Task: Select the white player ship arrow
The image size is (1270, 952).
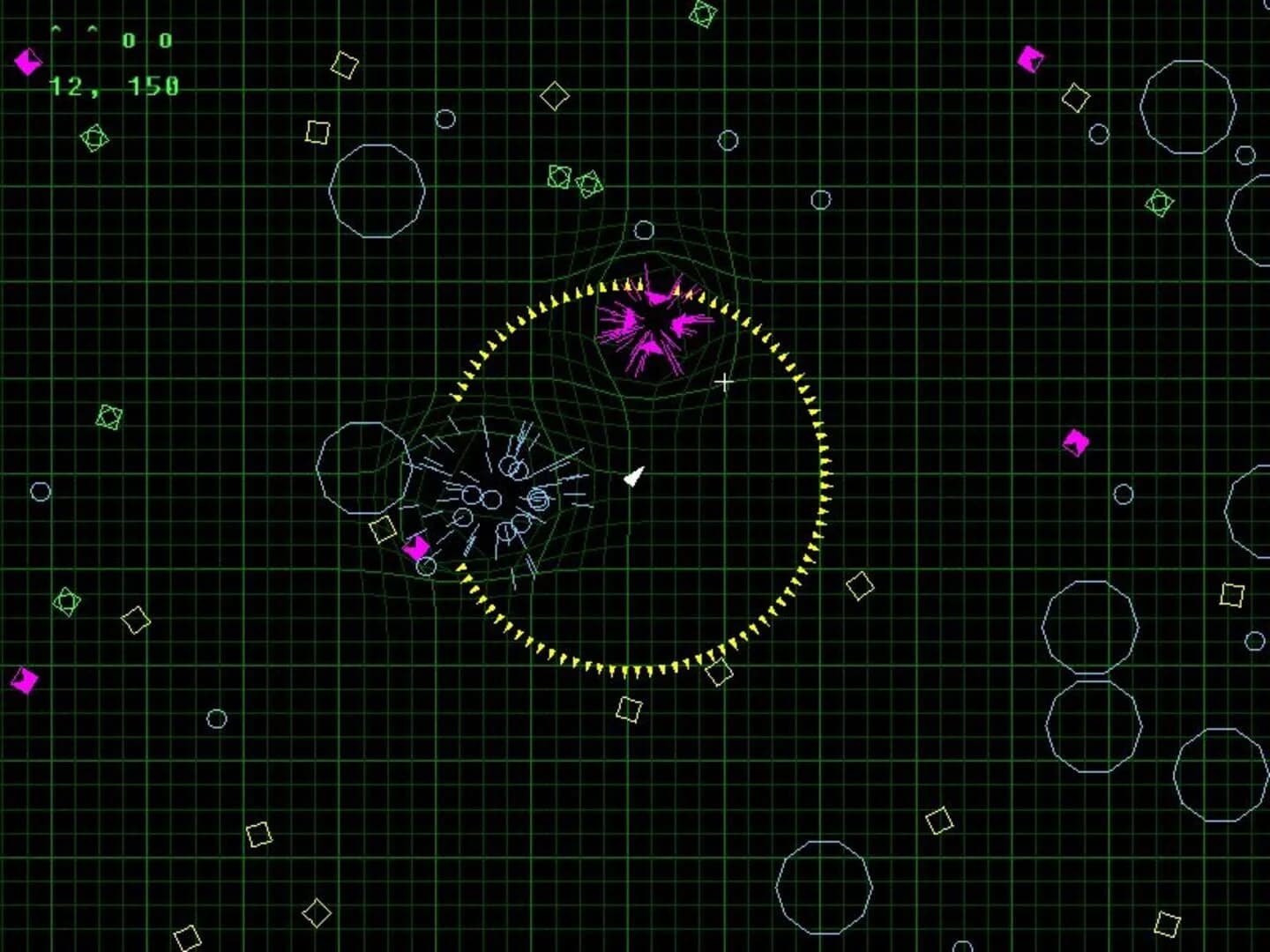Action: pyautogui.click(x=633, y=476)
